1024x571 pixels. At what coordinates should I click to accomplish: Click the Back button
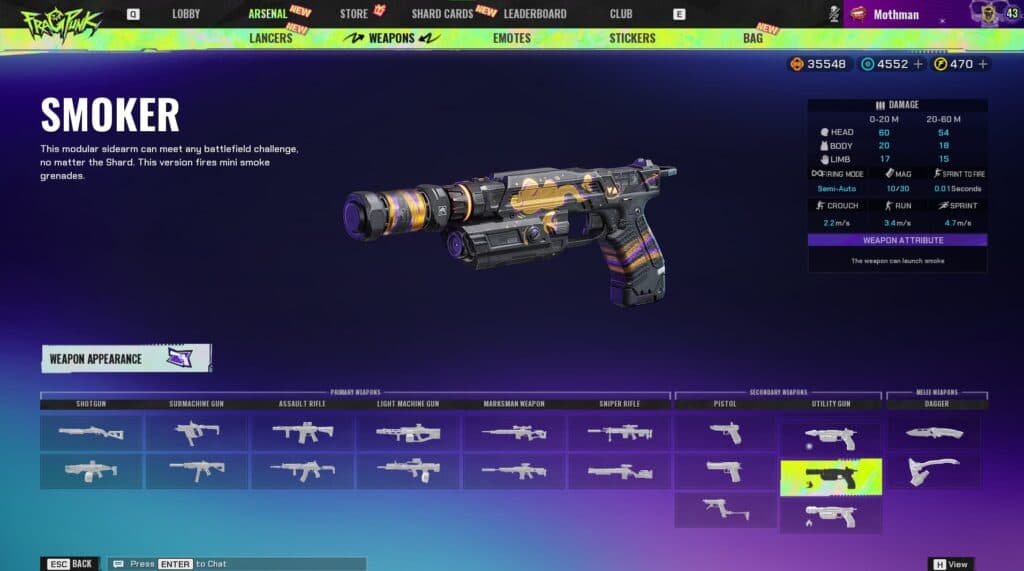pyautogui.click(x=70, y=564)
